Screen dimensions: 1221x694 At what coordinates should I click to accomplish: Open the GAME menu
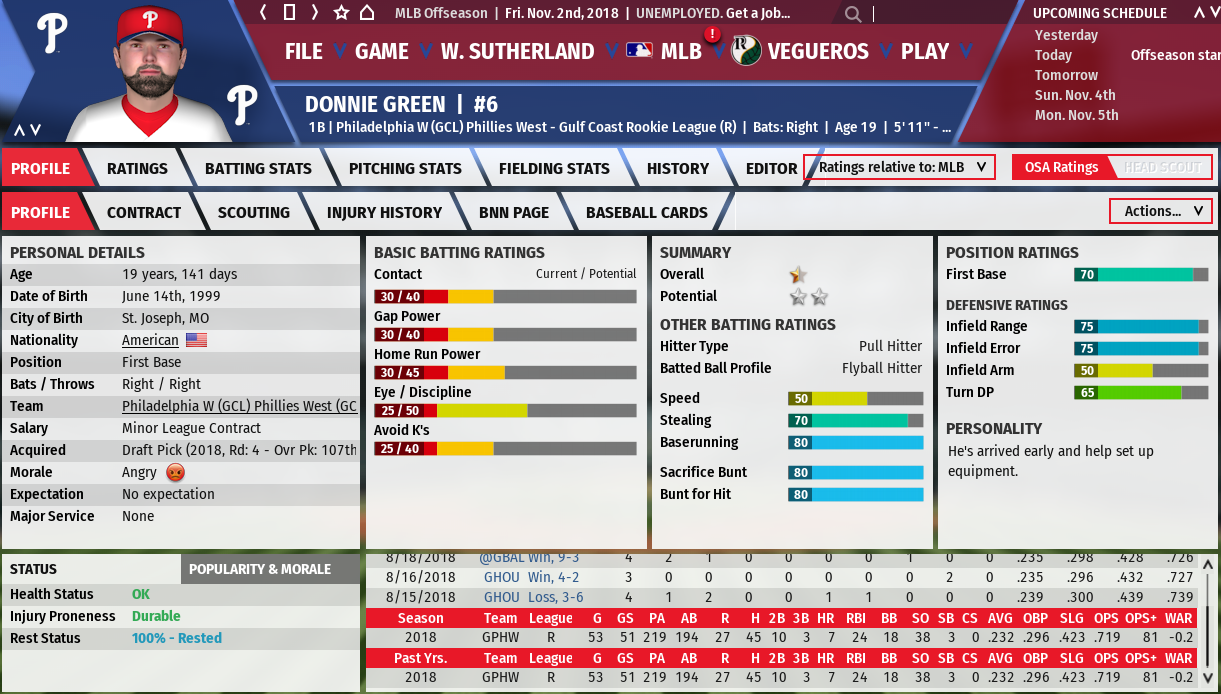tap(381, 52)
